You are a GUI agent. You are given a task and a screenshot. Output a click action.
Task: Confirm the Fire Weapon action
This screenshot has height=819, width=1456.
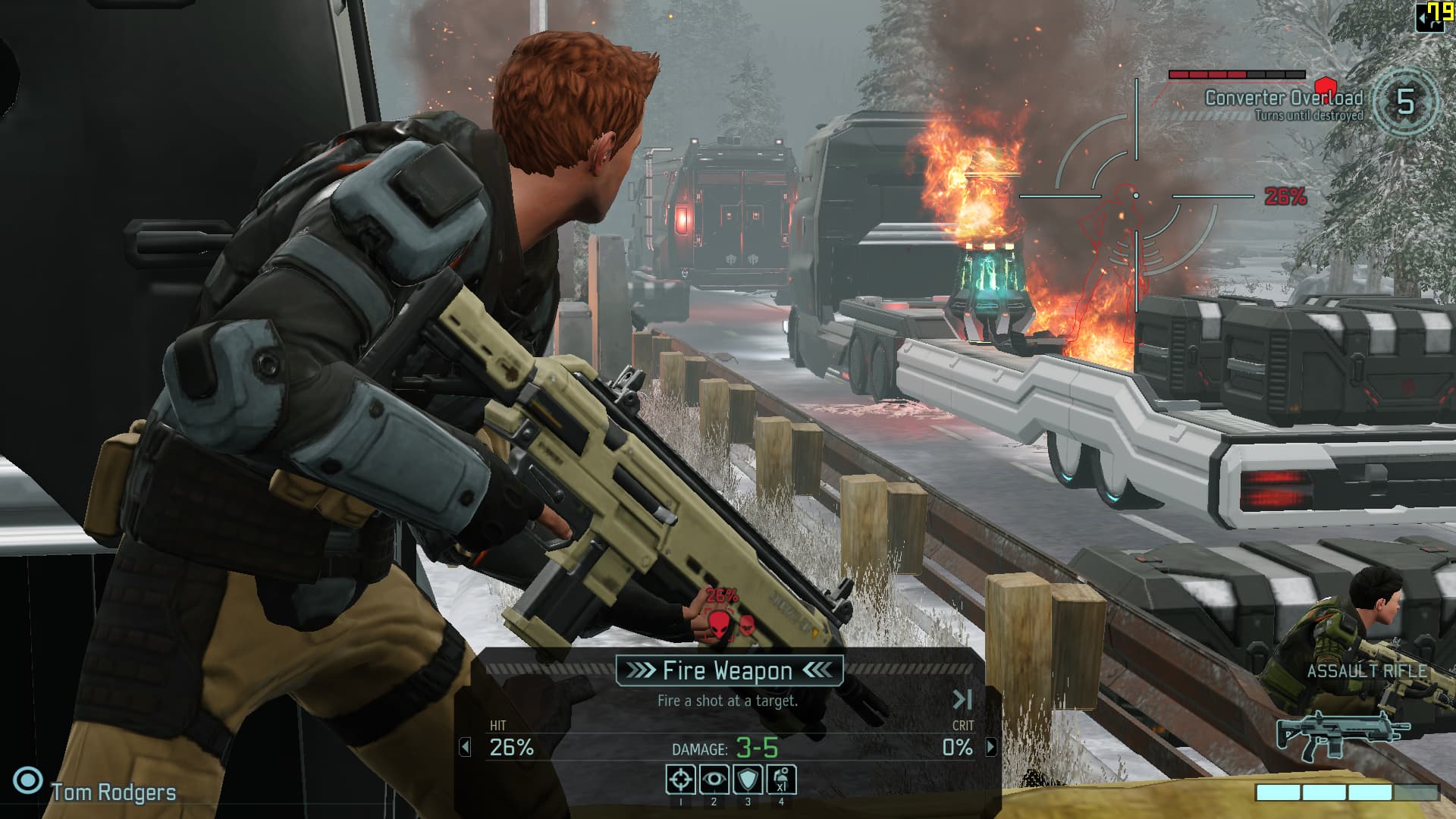[x=729, y=670]
